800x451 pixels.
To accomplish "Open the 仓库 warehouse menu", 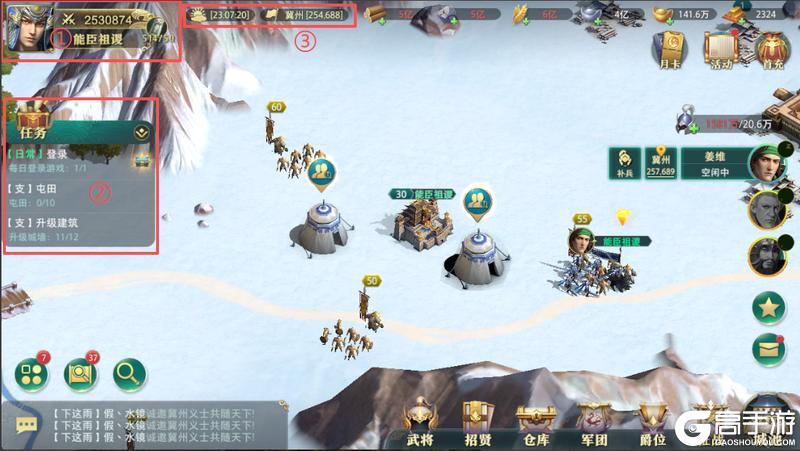I will coord(536,424).
